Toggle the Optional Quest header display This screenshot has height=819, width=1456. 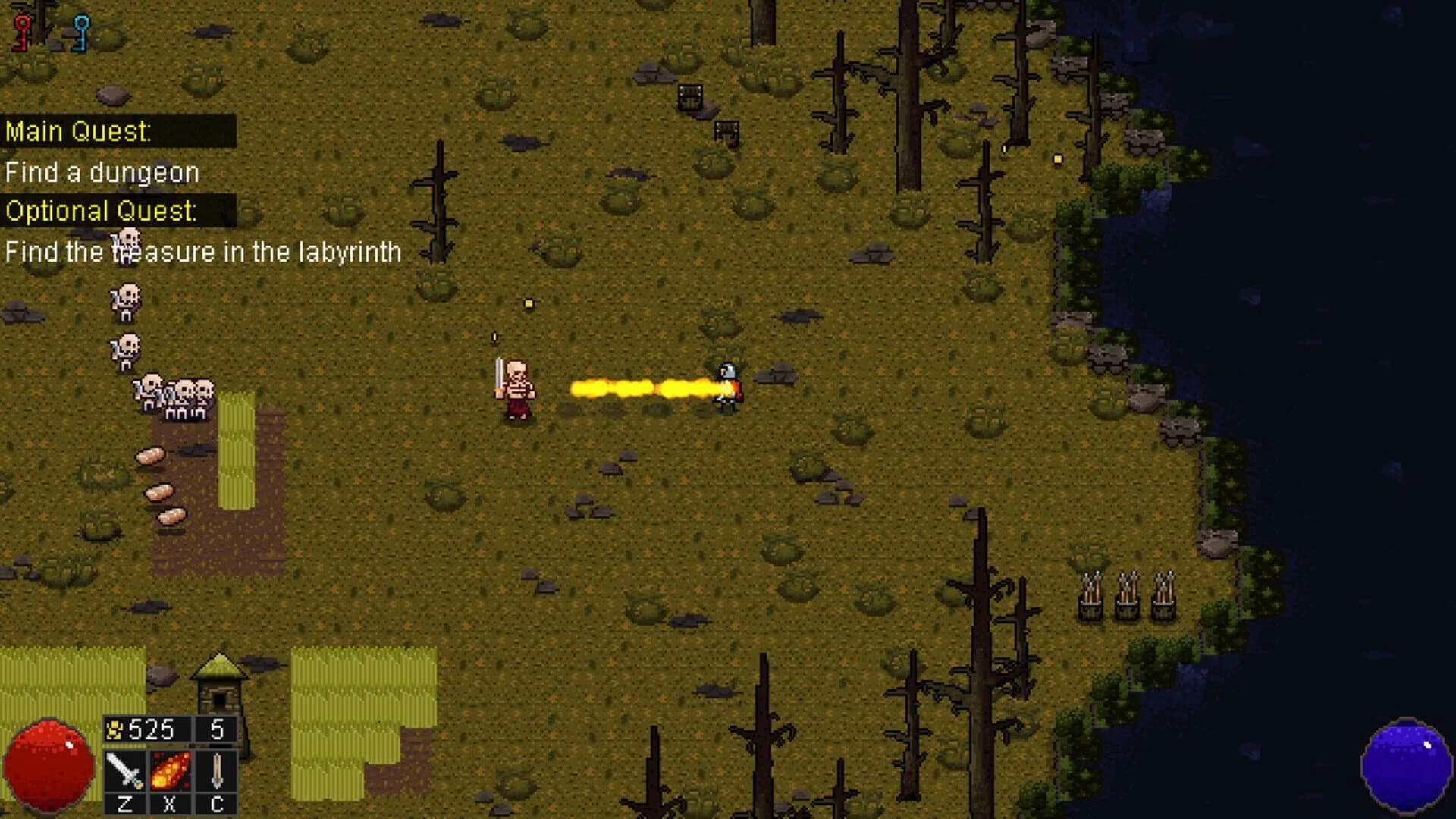coord(102,212)
